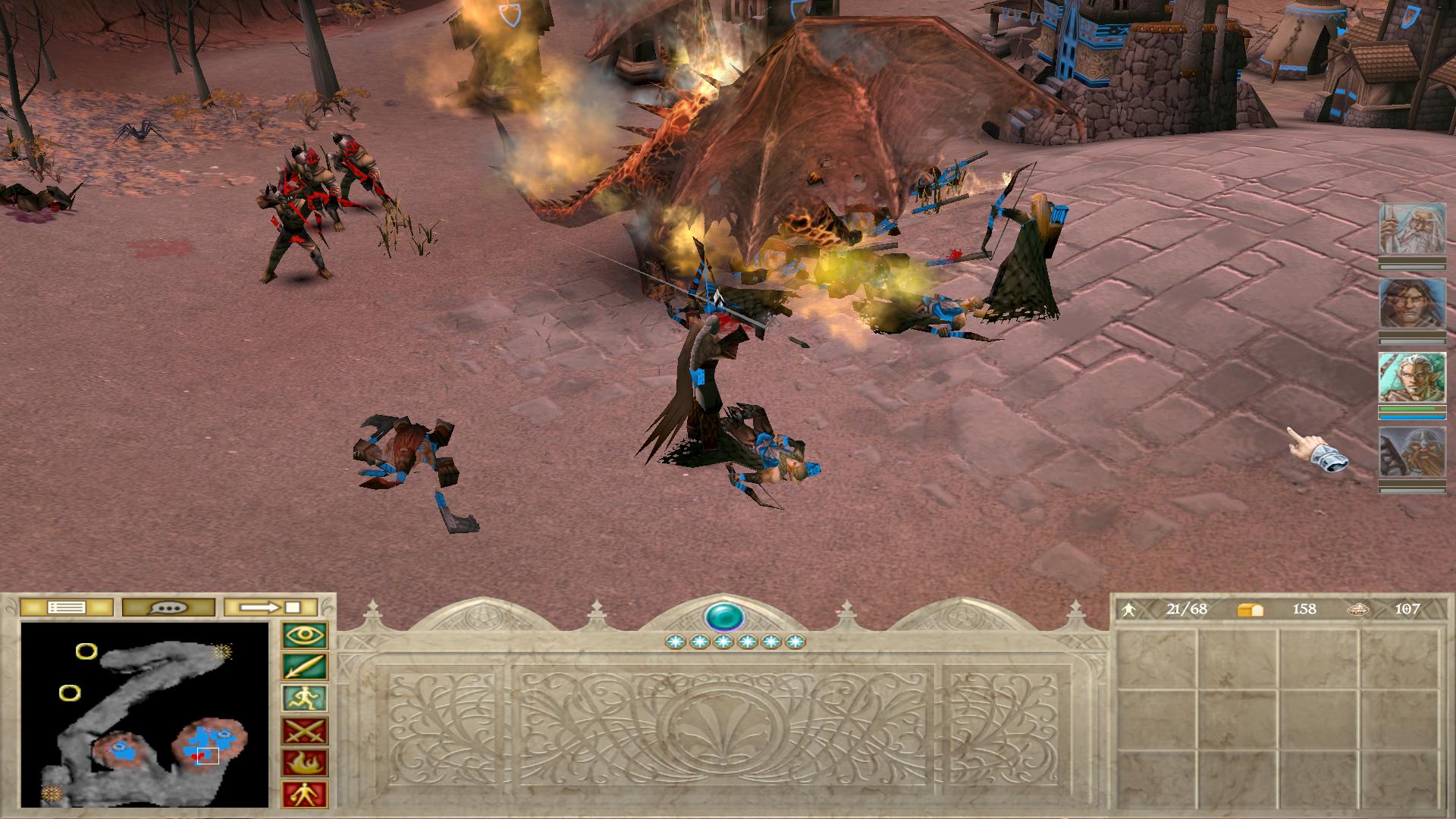Click the standing figure with ball icon
Image resolution: width=1456 pixels, height=819 pixels.
pos(305,795)
